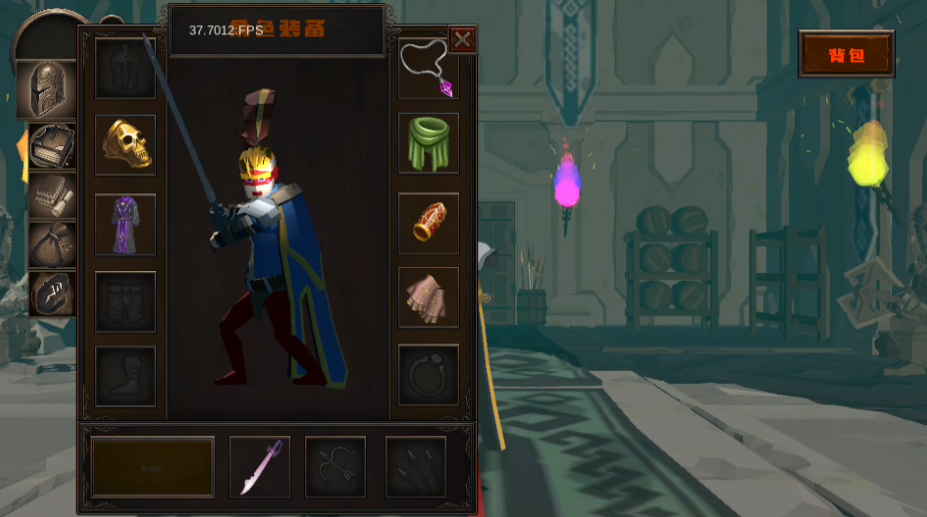Click the empty boots slot
The height and width of the screenshot is (517, 927).
pyautogui.click(x=126, y=376)
